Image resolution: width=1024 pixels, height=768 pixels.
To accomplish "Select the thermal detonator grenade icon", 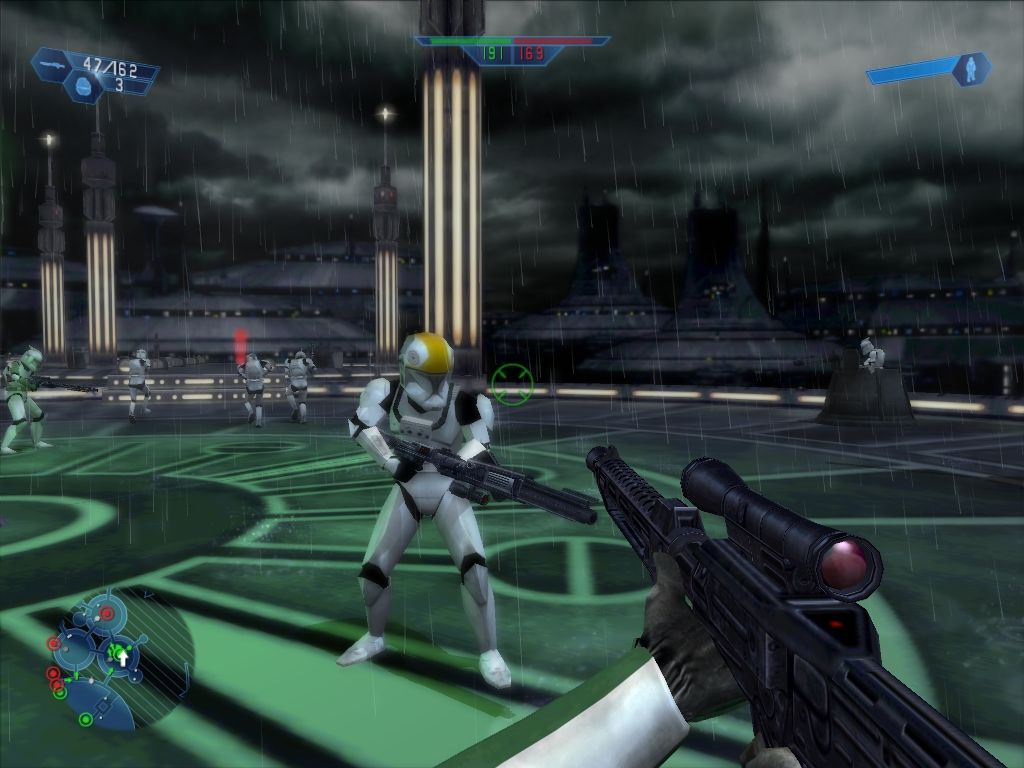I will (84, 88).
